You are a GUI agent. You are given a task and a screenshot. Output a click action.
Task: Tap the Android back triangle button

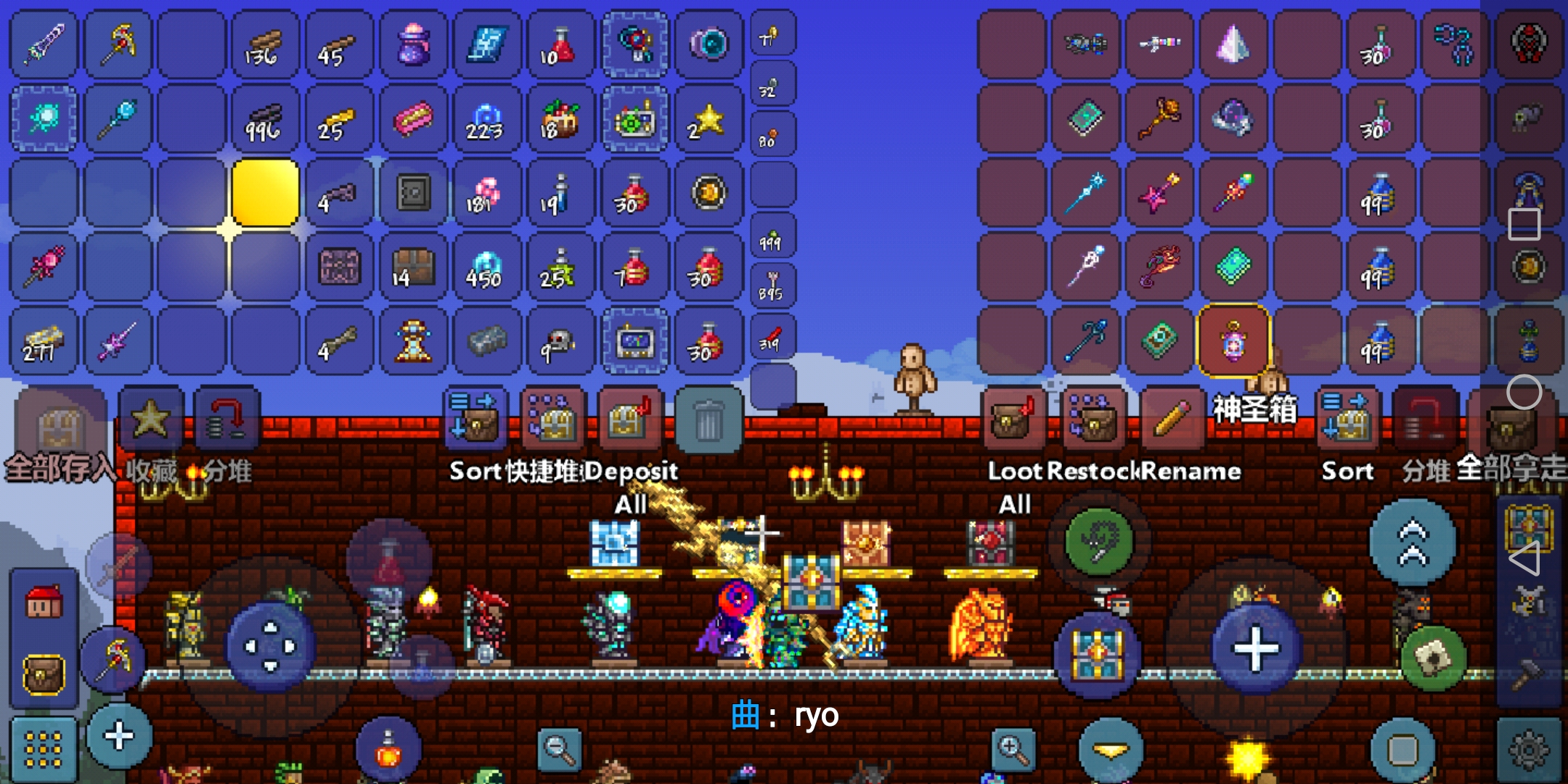(x=1524, y=558)
